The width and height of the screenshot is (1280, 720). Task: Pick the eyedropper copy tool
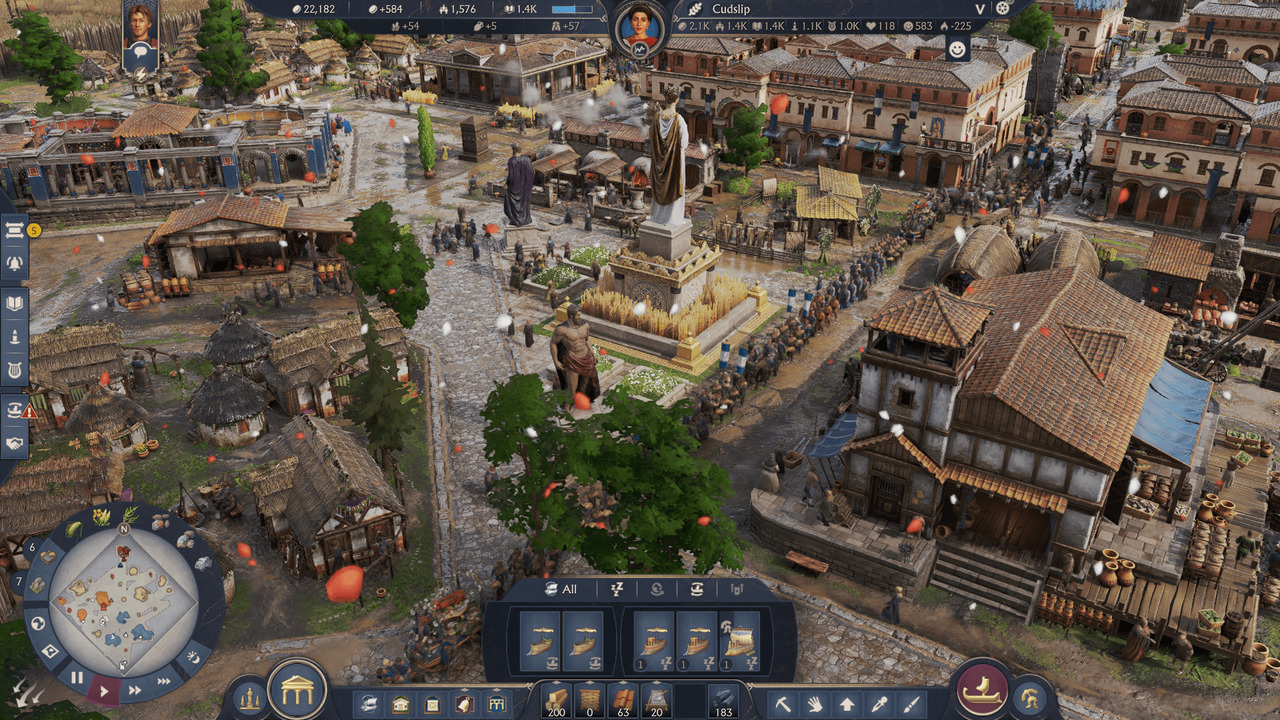(x=878, y=704)
